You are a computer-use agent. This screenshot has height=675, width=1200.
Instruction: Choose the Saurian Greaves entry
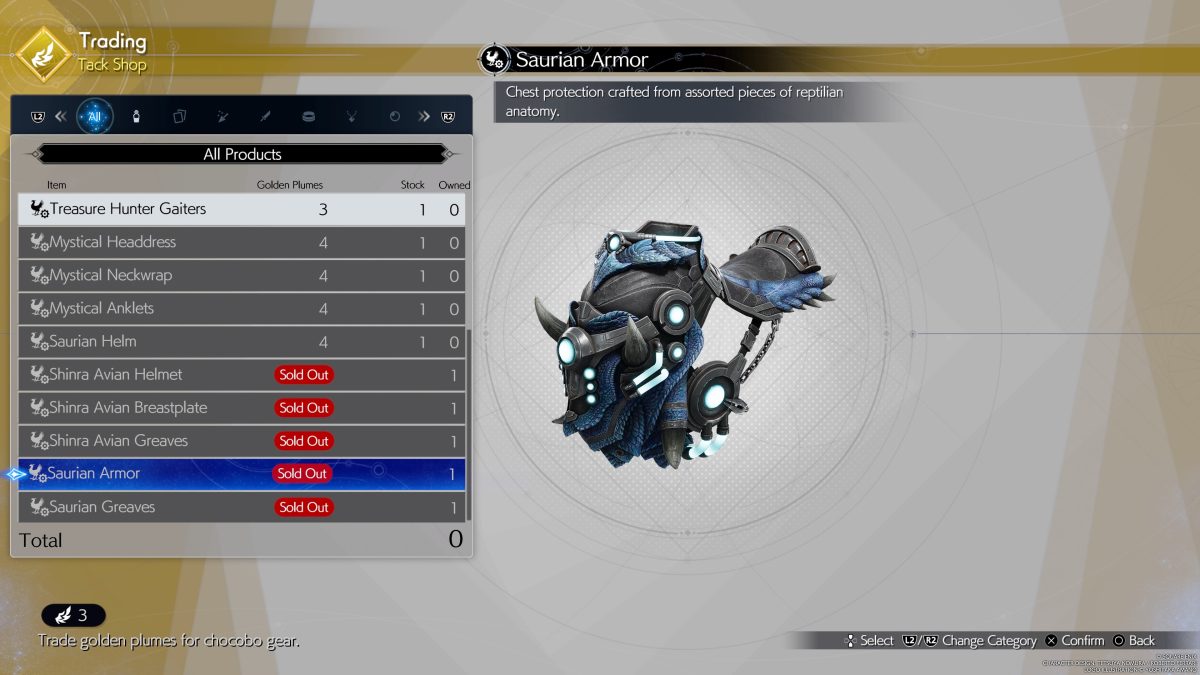241,507
